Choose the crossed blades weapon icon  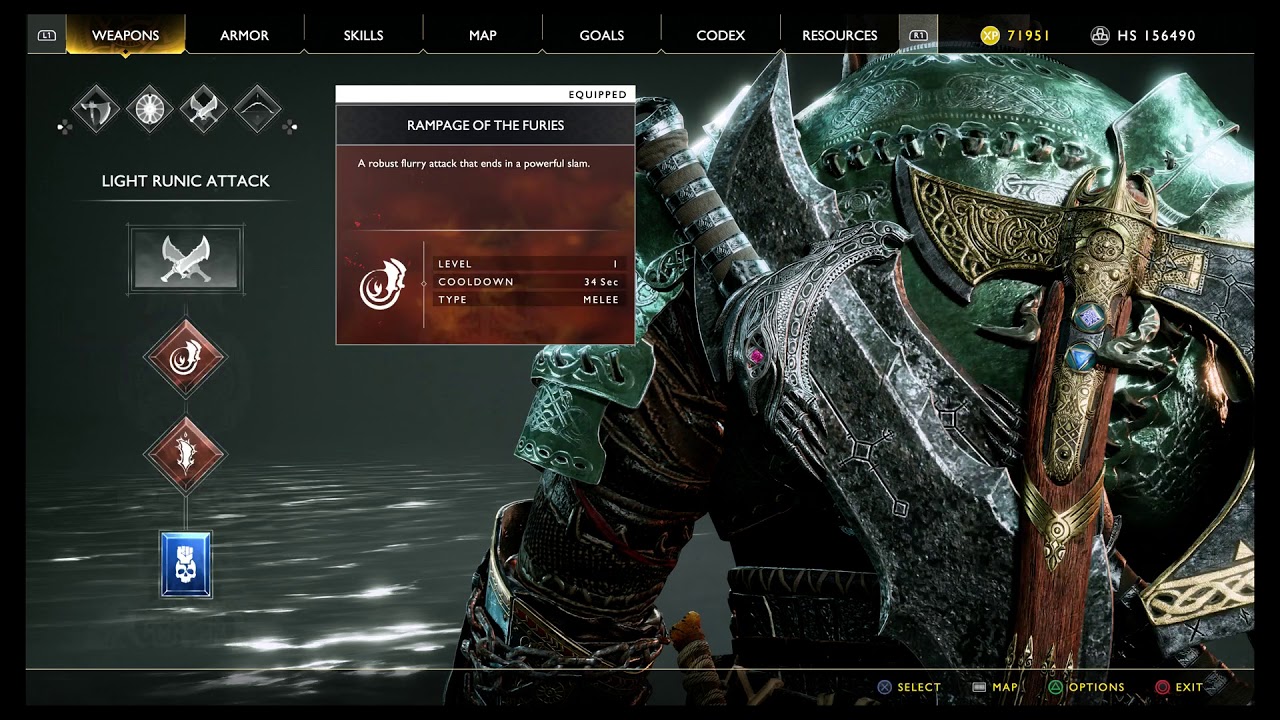pyautogui.click(x=204, y=109)
